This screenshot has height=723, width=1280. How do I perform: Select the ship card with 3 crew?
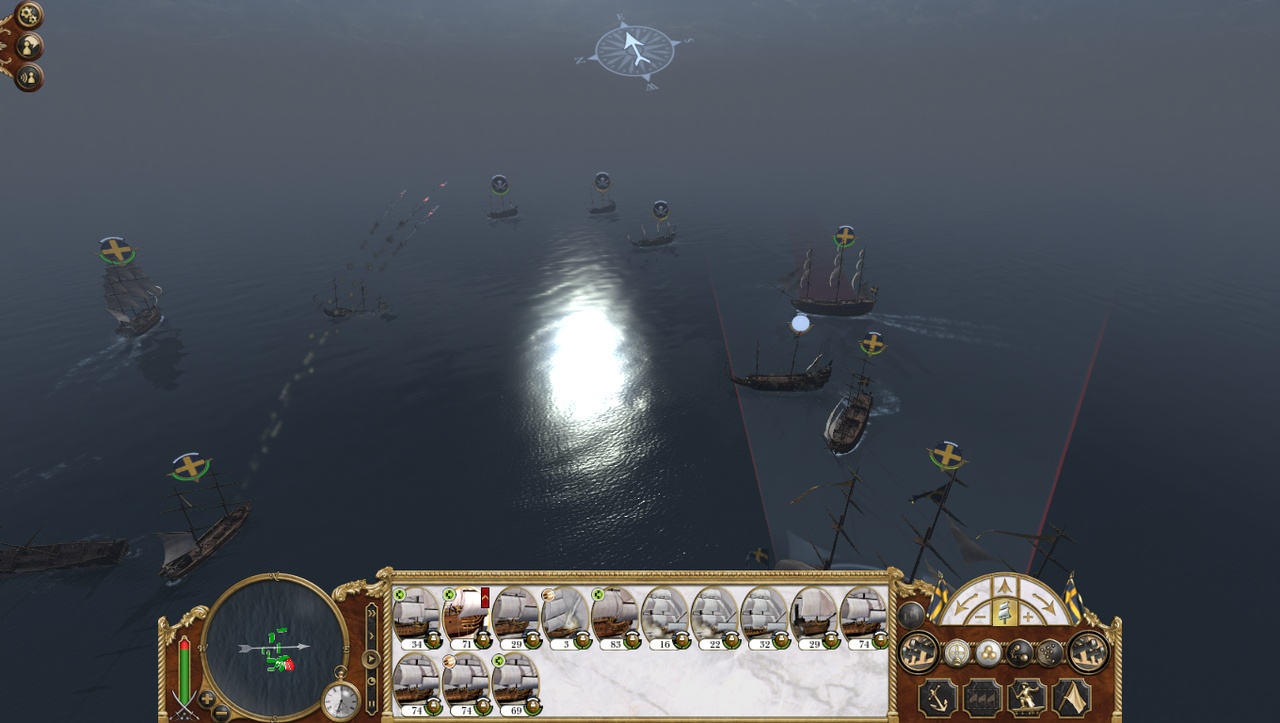tap(565, 613)
